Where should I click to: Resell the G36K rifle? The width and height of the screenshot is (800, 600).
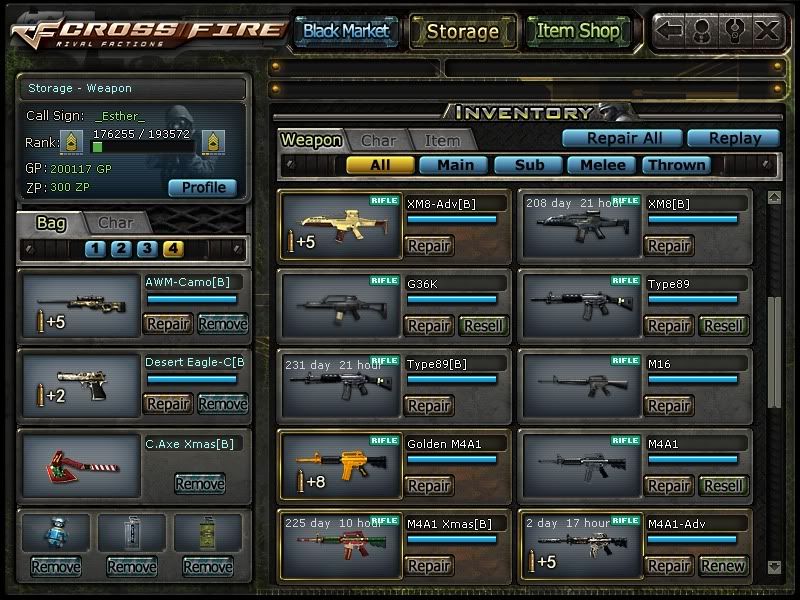point(484,325)
